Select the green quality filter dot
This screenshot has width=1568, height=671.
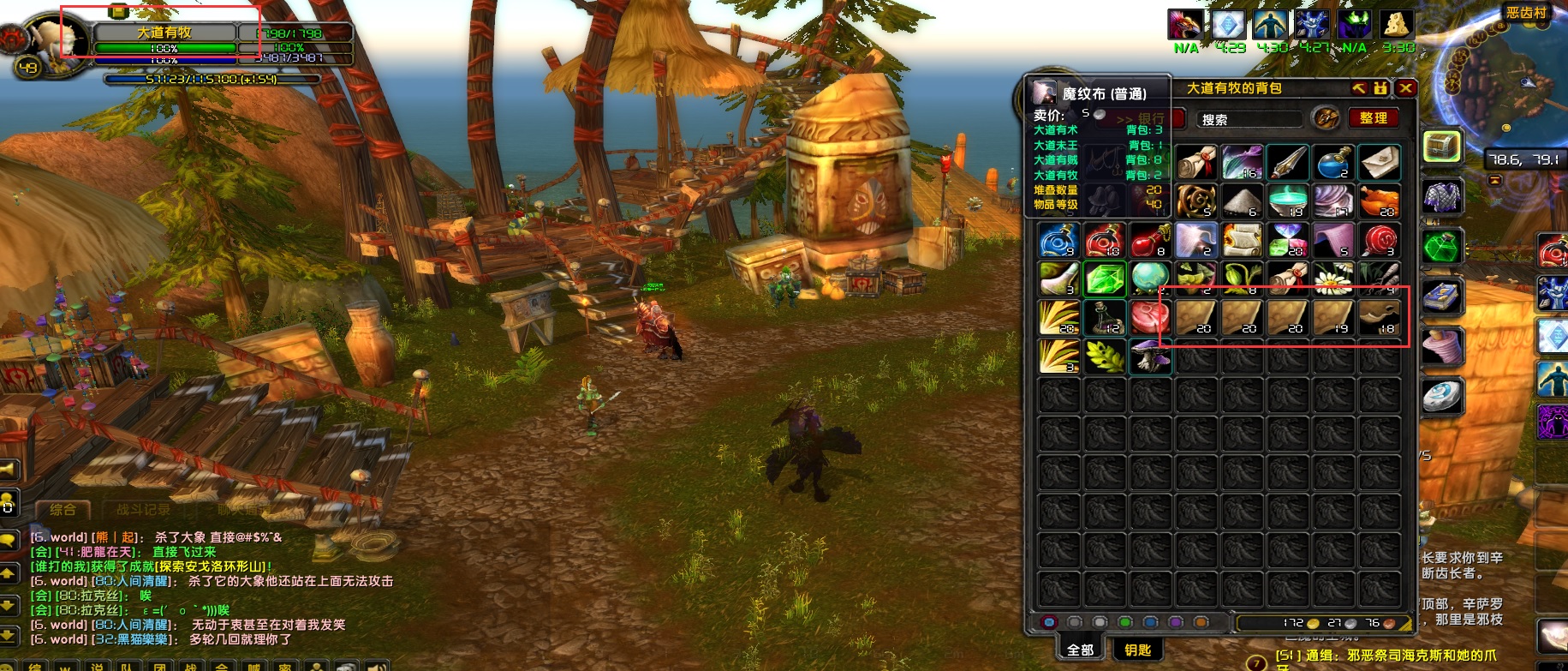coord(1125,622)
